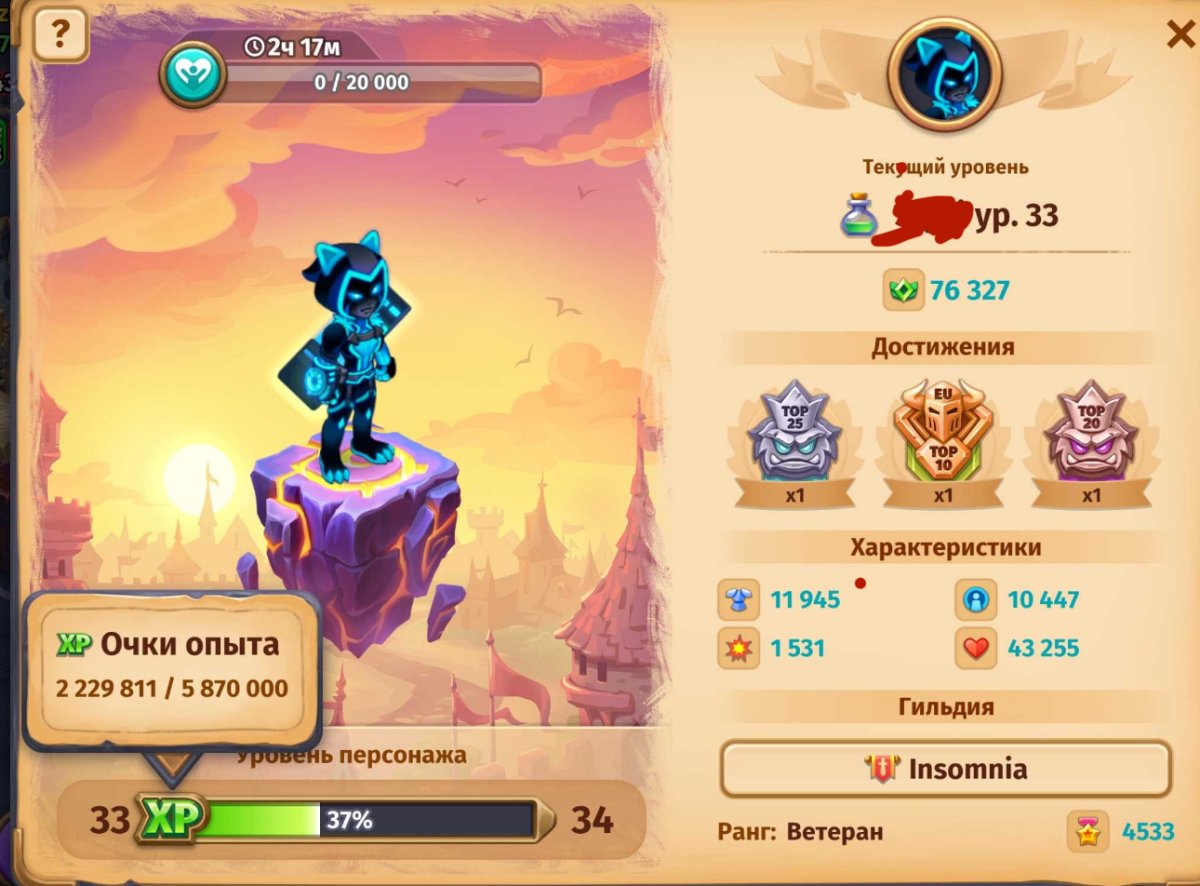Click the armor stat icon
Screen dimensions: 1200x886
[x=739, y=600]
